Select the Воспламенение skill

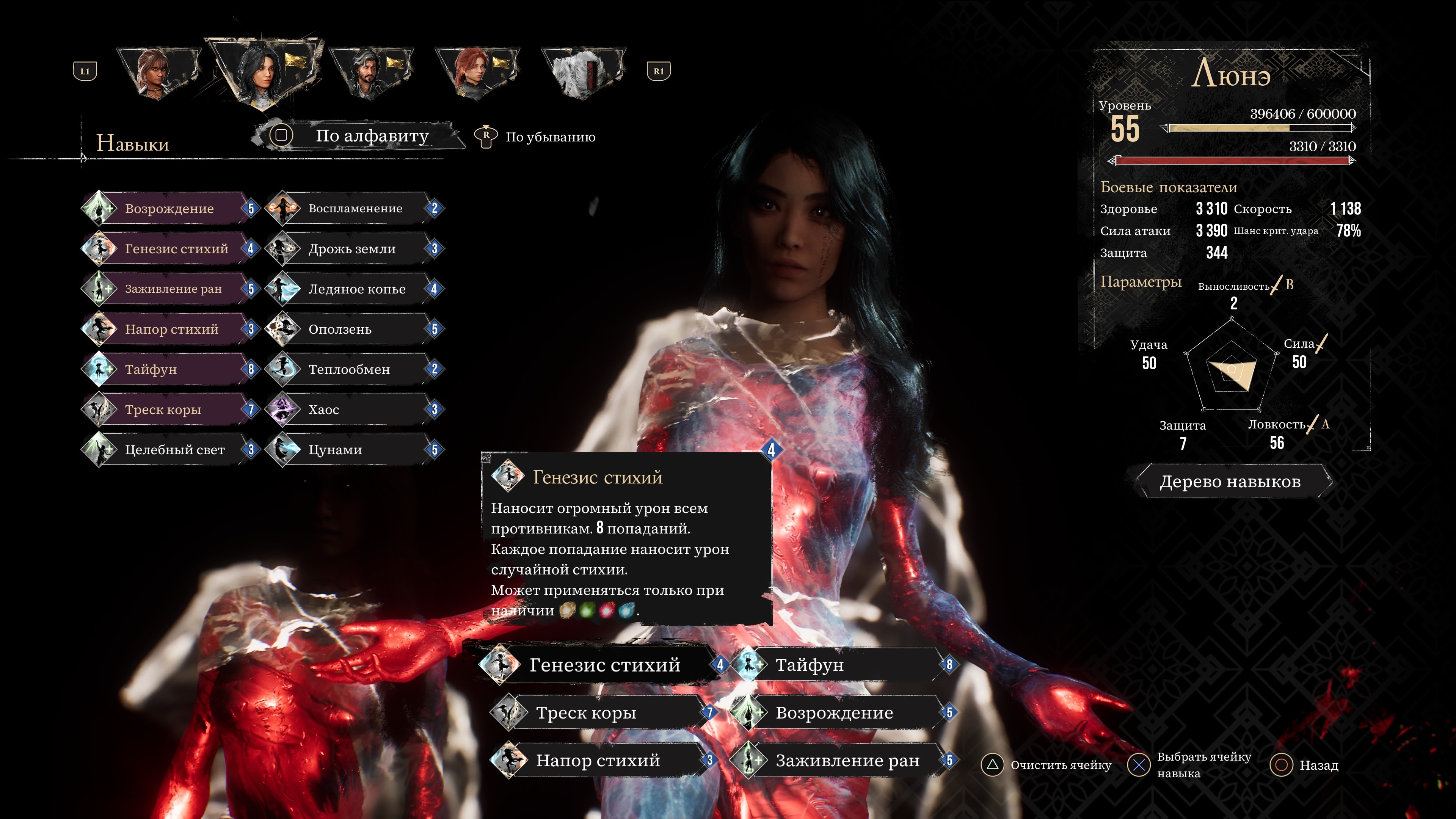(355, 209)
